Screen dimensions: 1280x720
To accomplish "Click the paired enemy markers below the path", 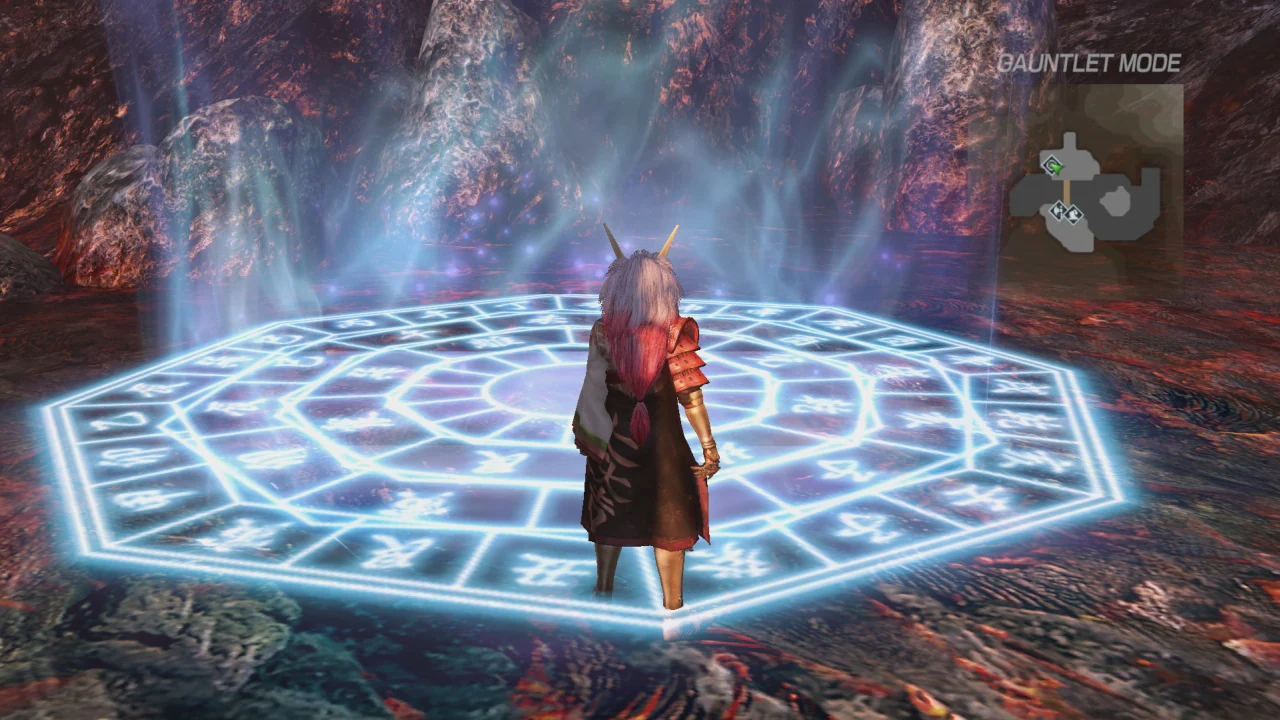I will (x=1066, y=213).
